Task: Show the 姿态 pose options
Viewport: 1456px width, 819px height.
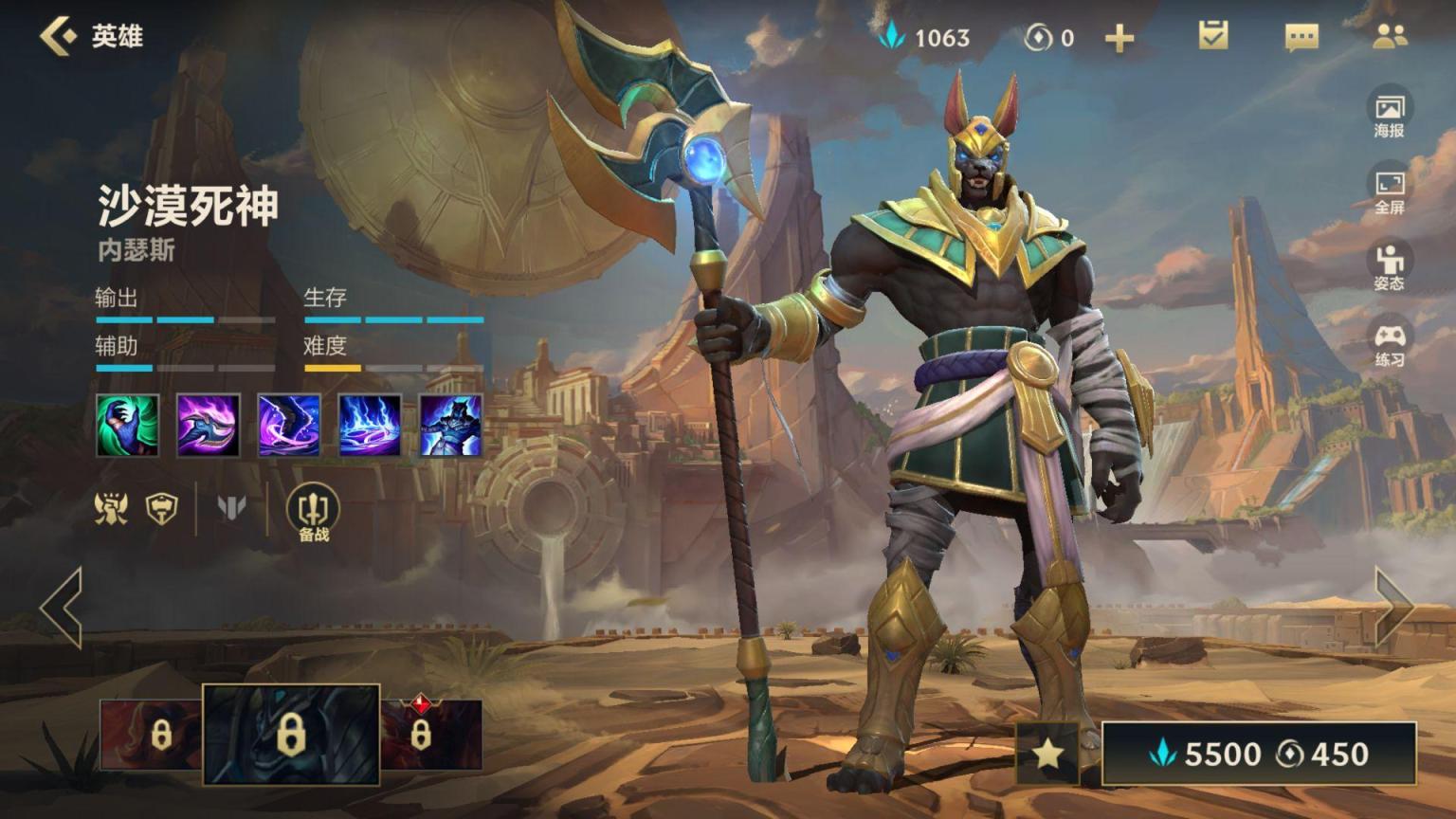Action: coord(1390,266)
